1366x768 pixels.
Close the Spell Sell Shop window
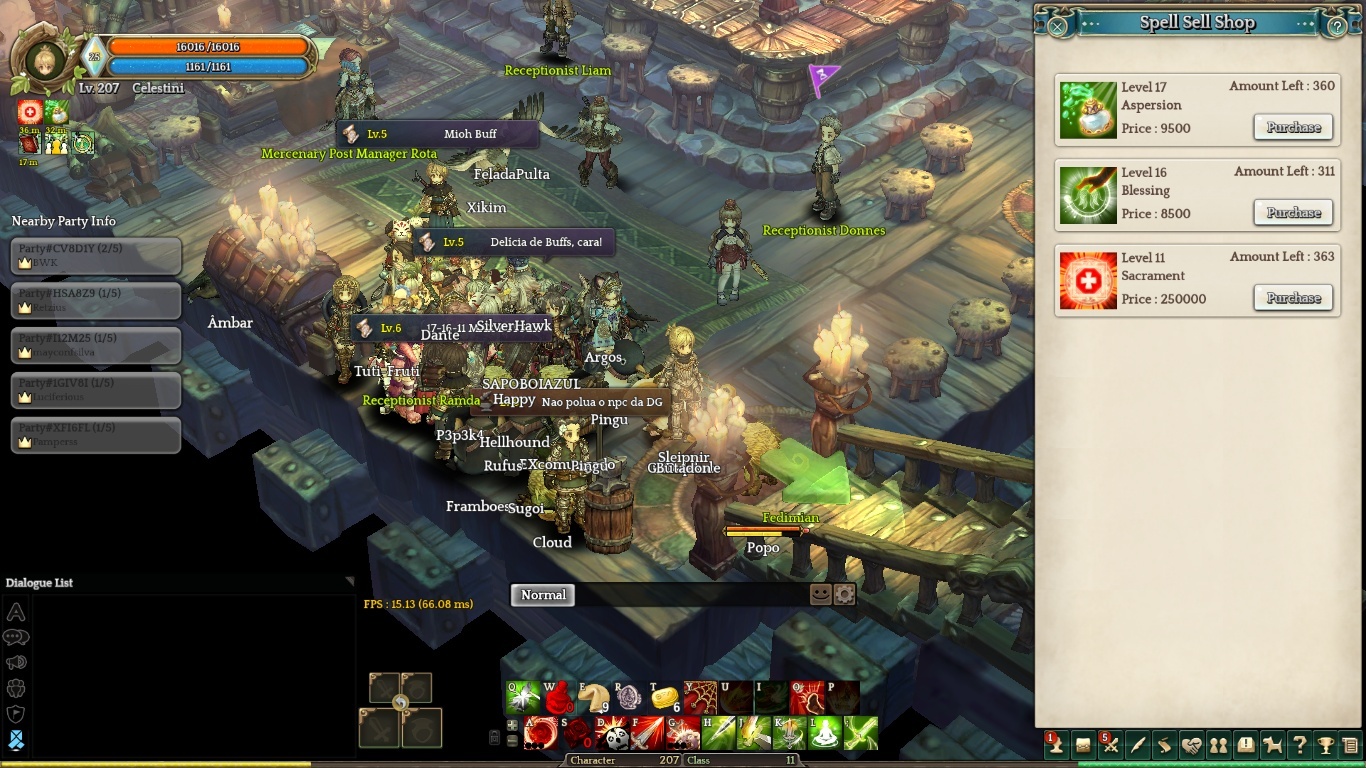[x=1058, y=27]
